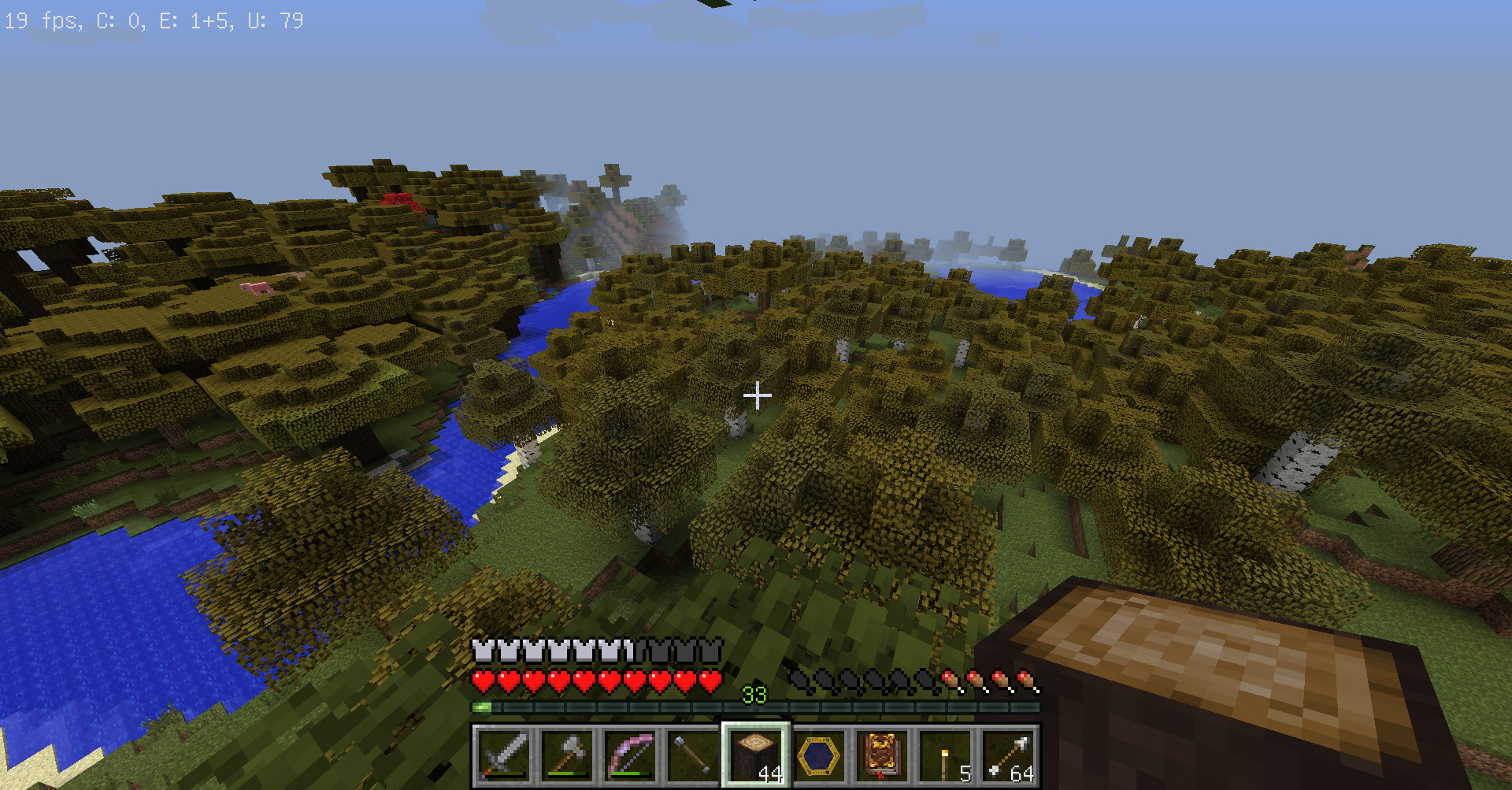This screenshot has width=1512, height=790.
Task: Select the iron axe hotbar slot
Action: coord(567,756)
